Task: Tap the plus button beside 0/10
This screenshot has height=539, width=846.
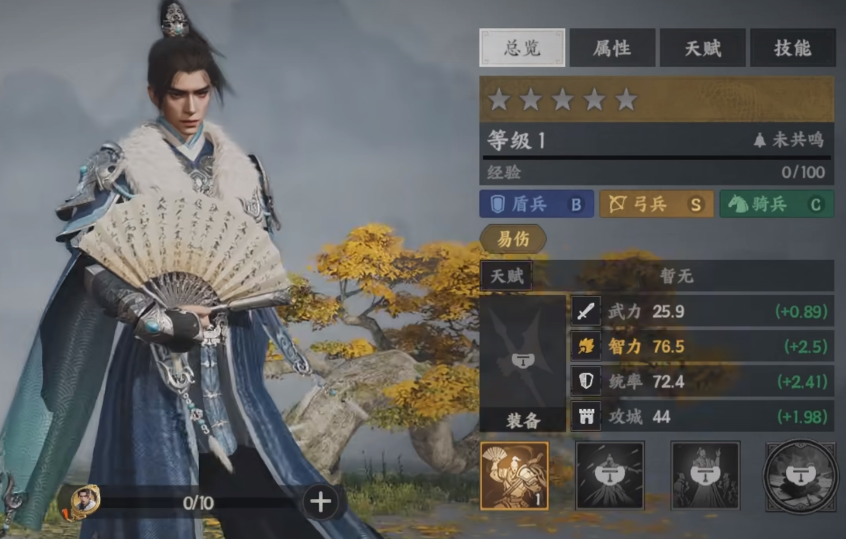Action: pyautogui.click(x=321, y=502)
